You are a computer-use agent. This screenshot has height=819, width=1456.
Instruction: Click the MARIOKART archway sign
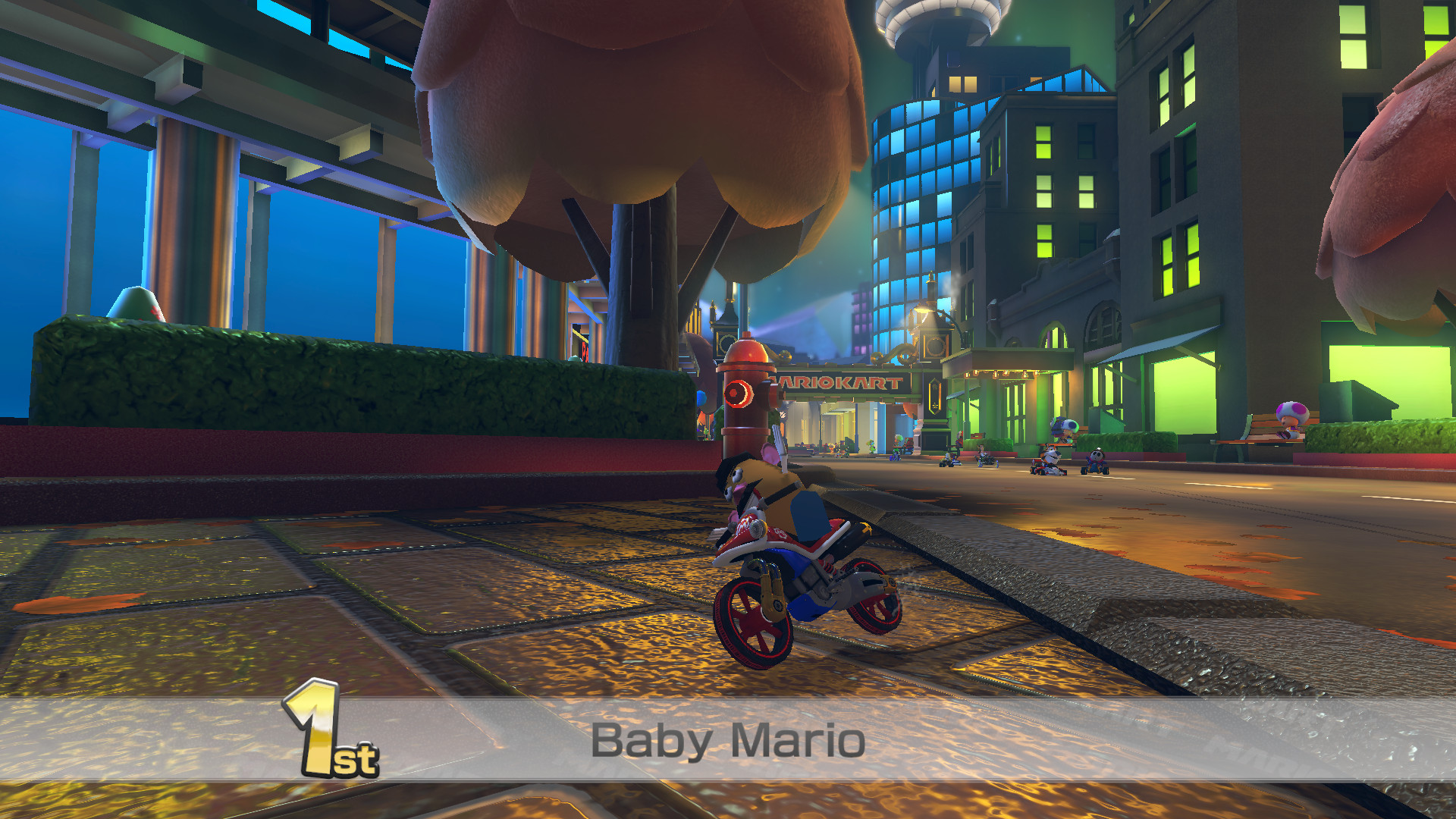(834, 381)
